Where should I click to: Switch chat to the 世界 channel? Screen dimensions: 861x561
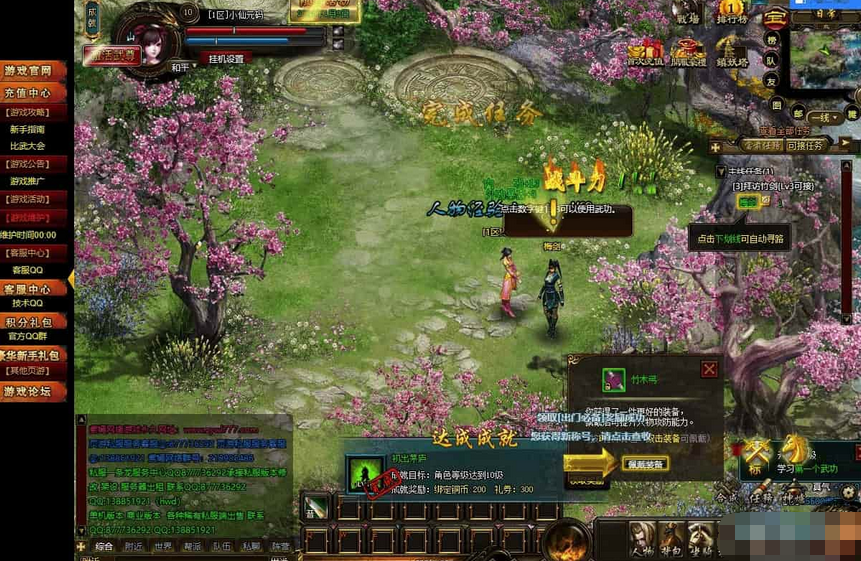[163, 547]
